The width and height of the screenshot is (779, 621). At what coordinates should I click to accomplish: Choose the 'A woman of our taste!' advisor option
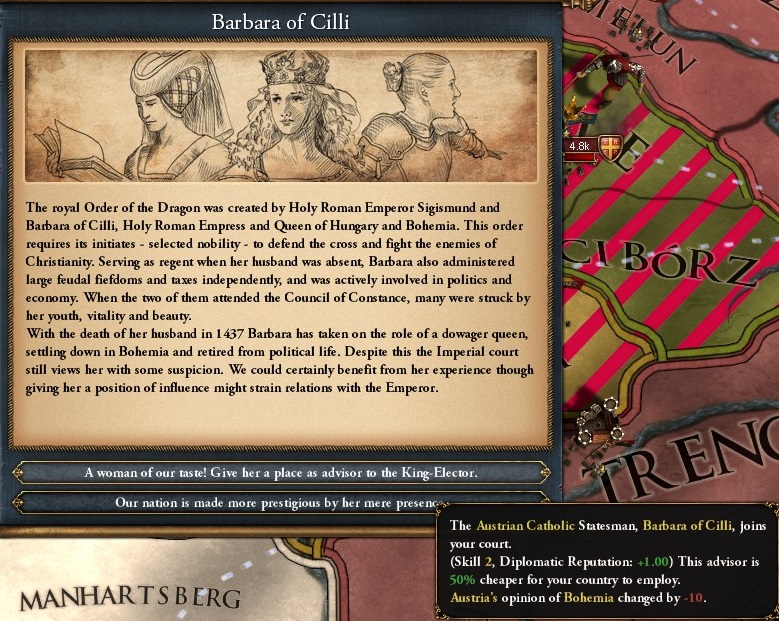click(280, 472)
